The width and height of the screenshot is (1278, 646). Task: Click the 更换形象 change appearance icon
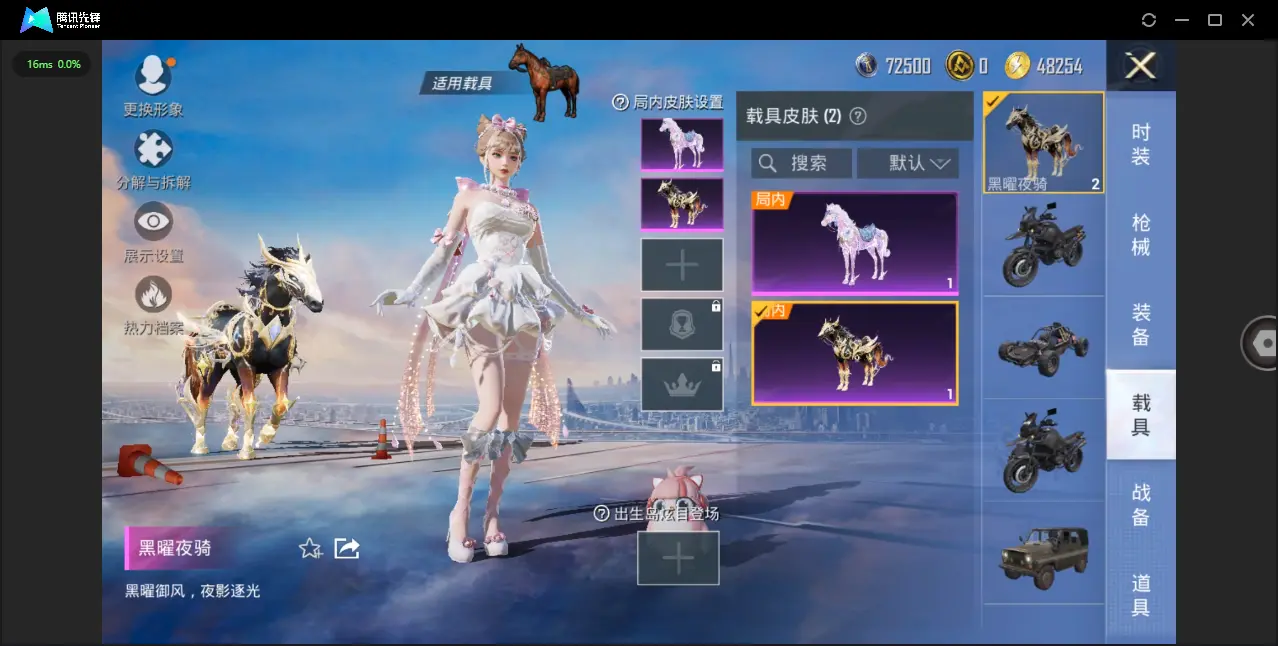153,76
